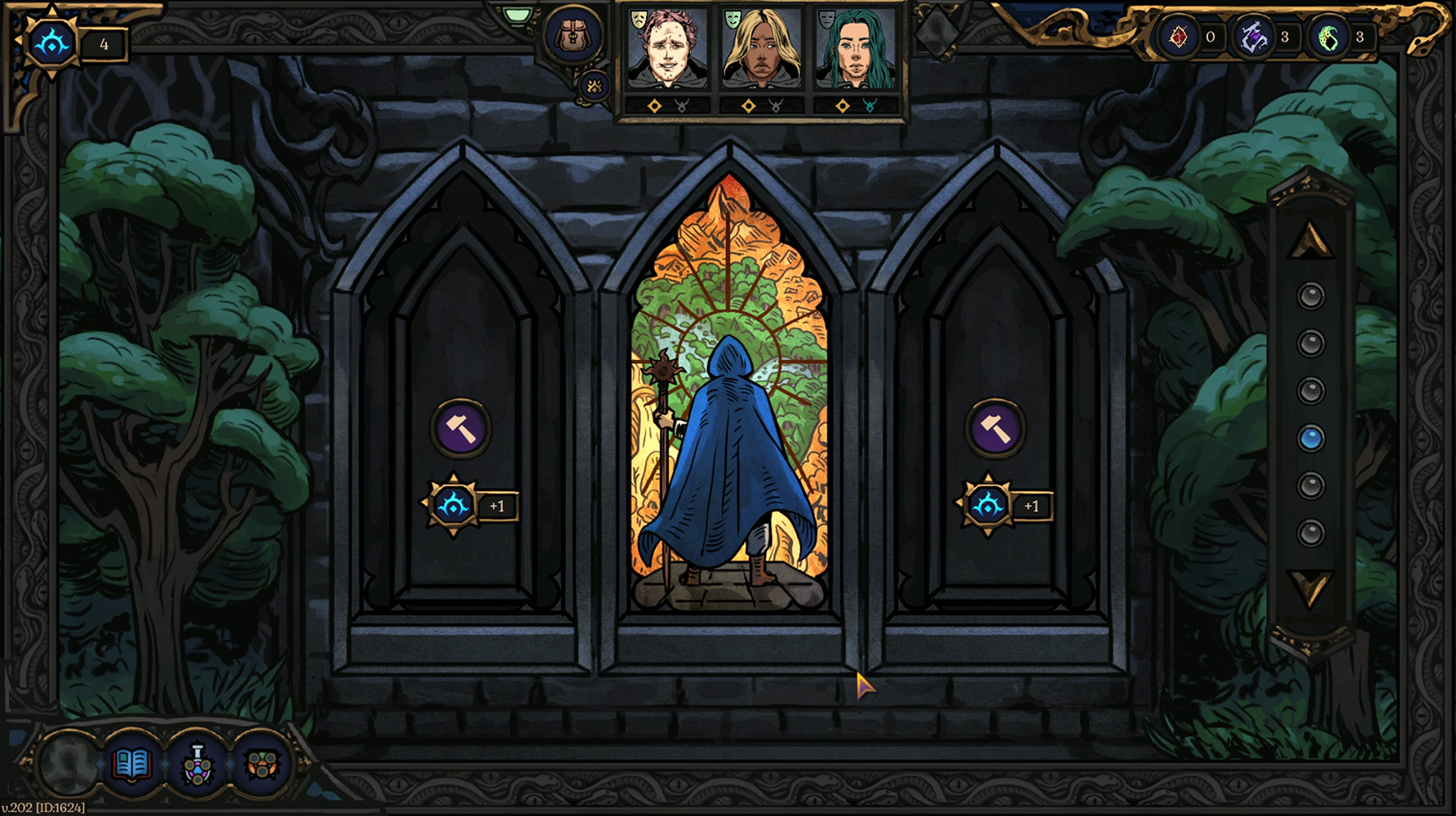This screenshot has height=816, width=1456.
Task: Click the purple hammer icon on the left door
Action: click(x=461, y=426)
